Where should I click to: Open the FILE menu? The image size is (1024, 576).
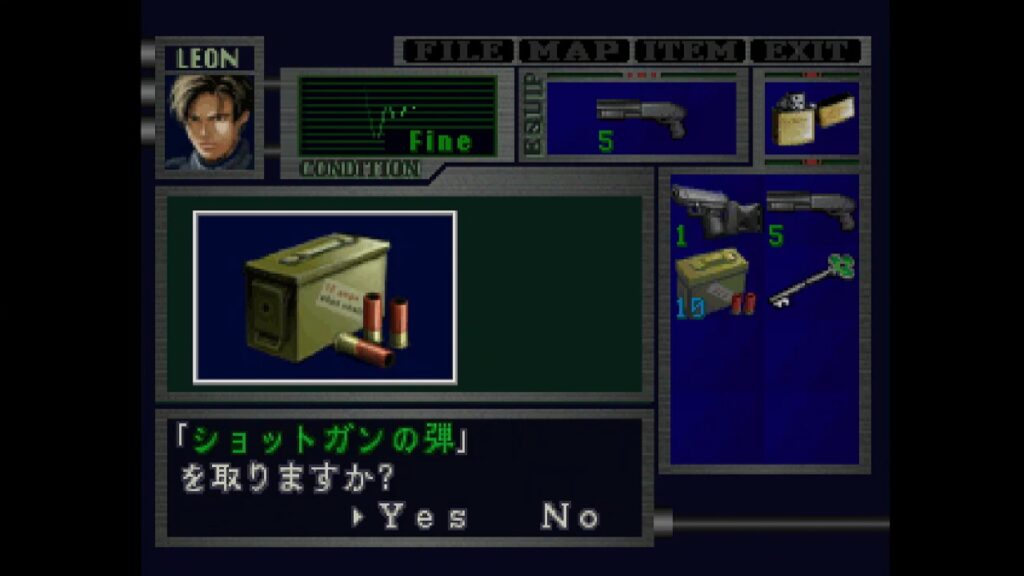point(456,51)
